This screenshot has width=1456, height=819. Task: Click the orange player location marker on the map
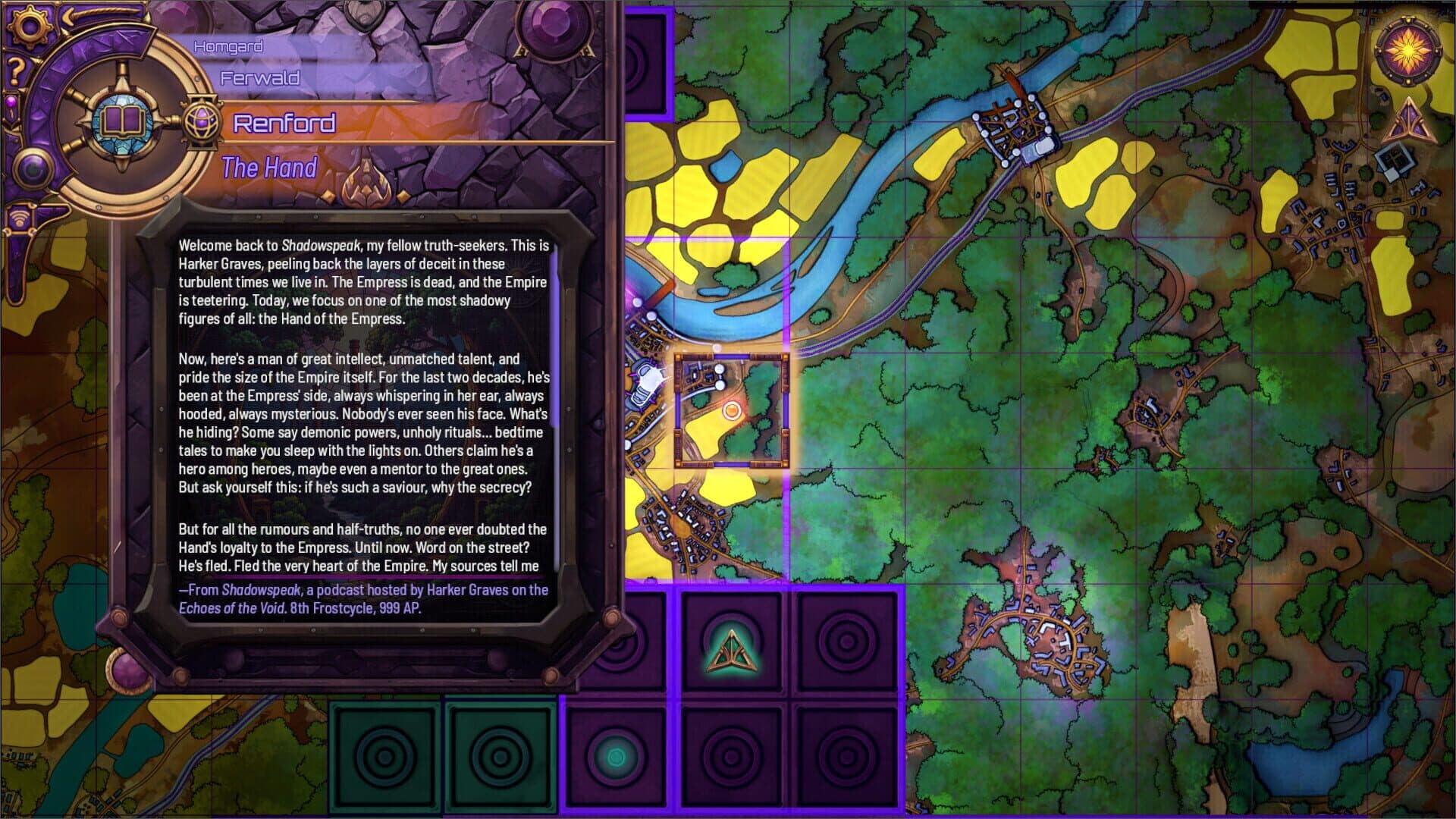point(733,409)
